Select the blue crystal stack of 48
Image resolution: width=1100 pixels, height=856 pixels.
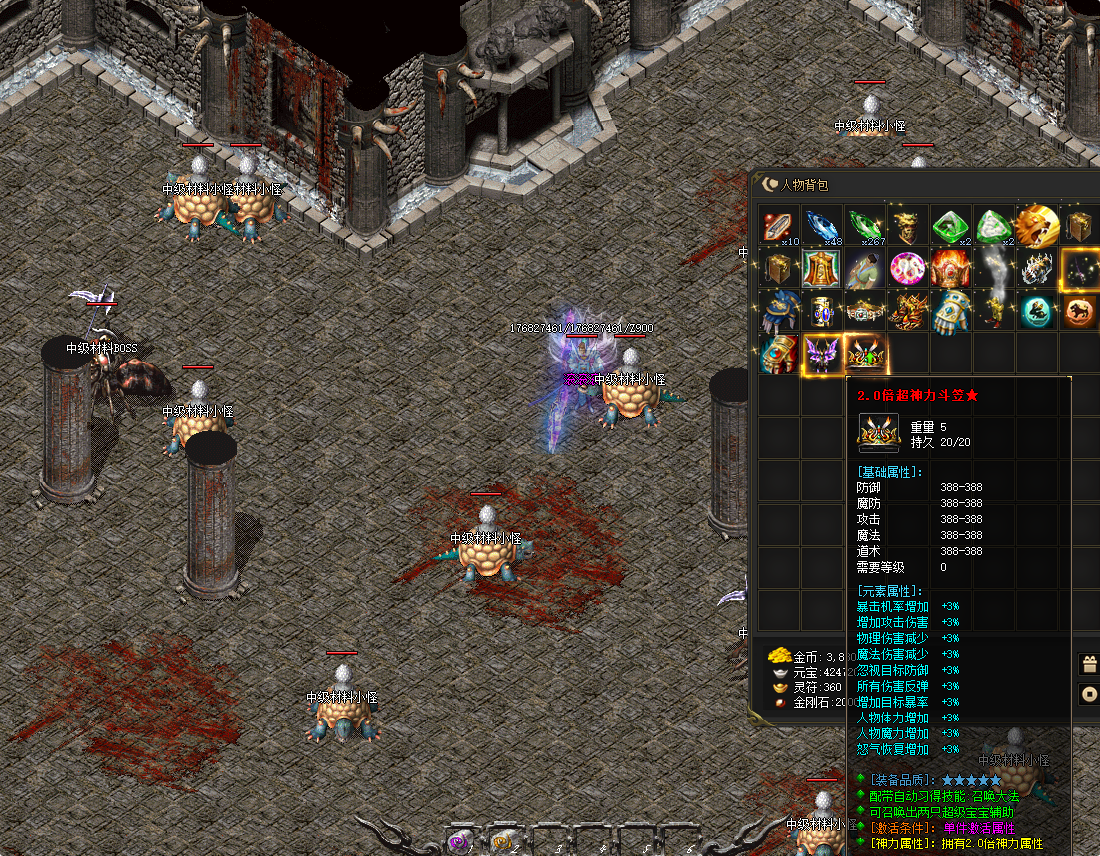(822, 227)
